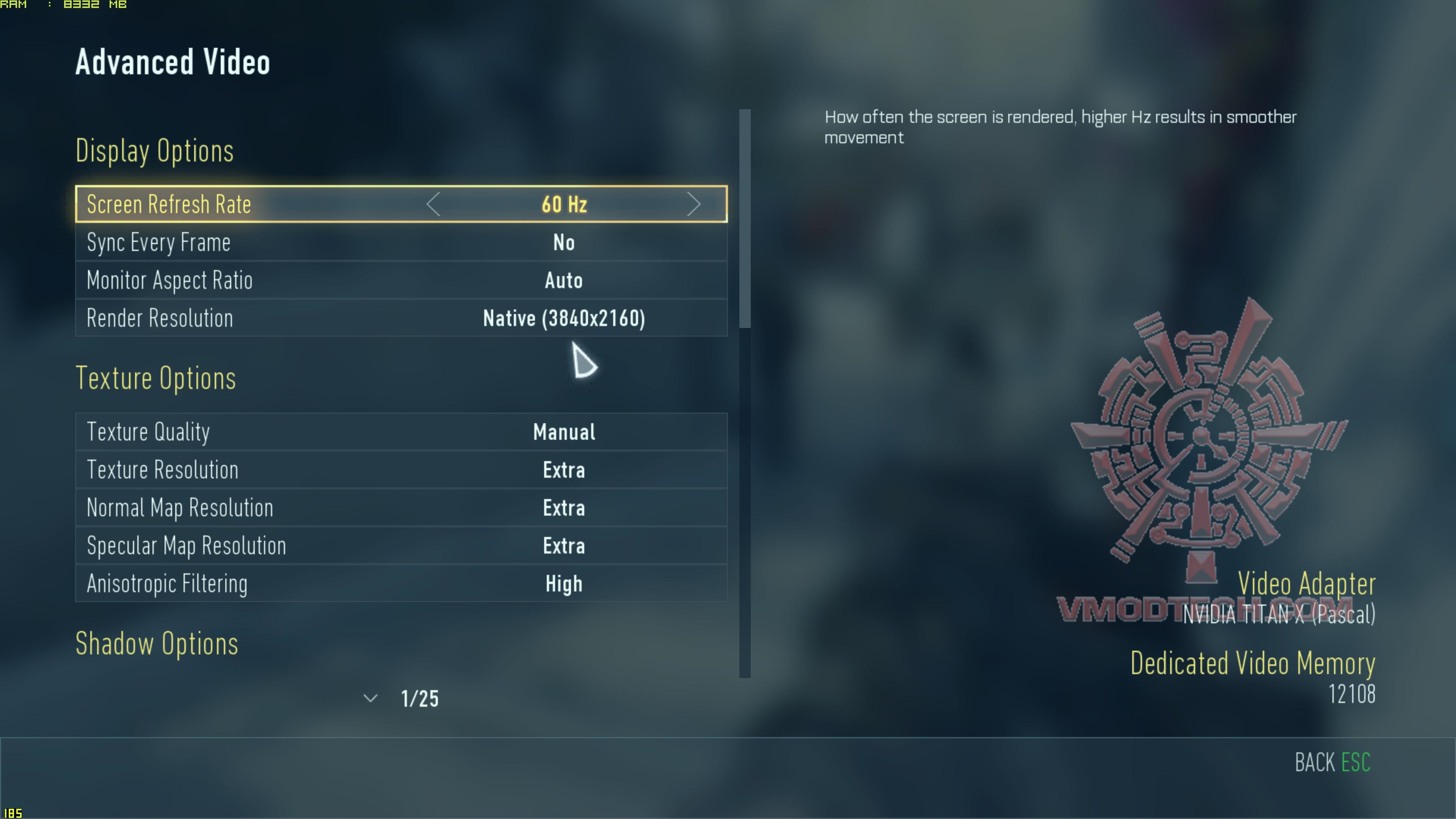Open the Render Resolution setting

401,318
